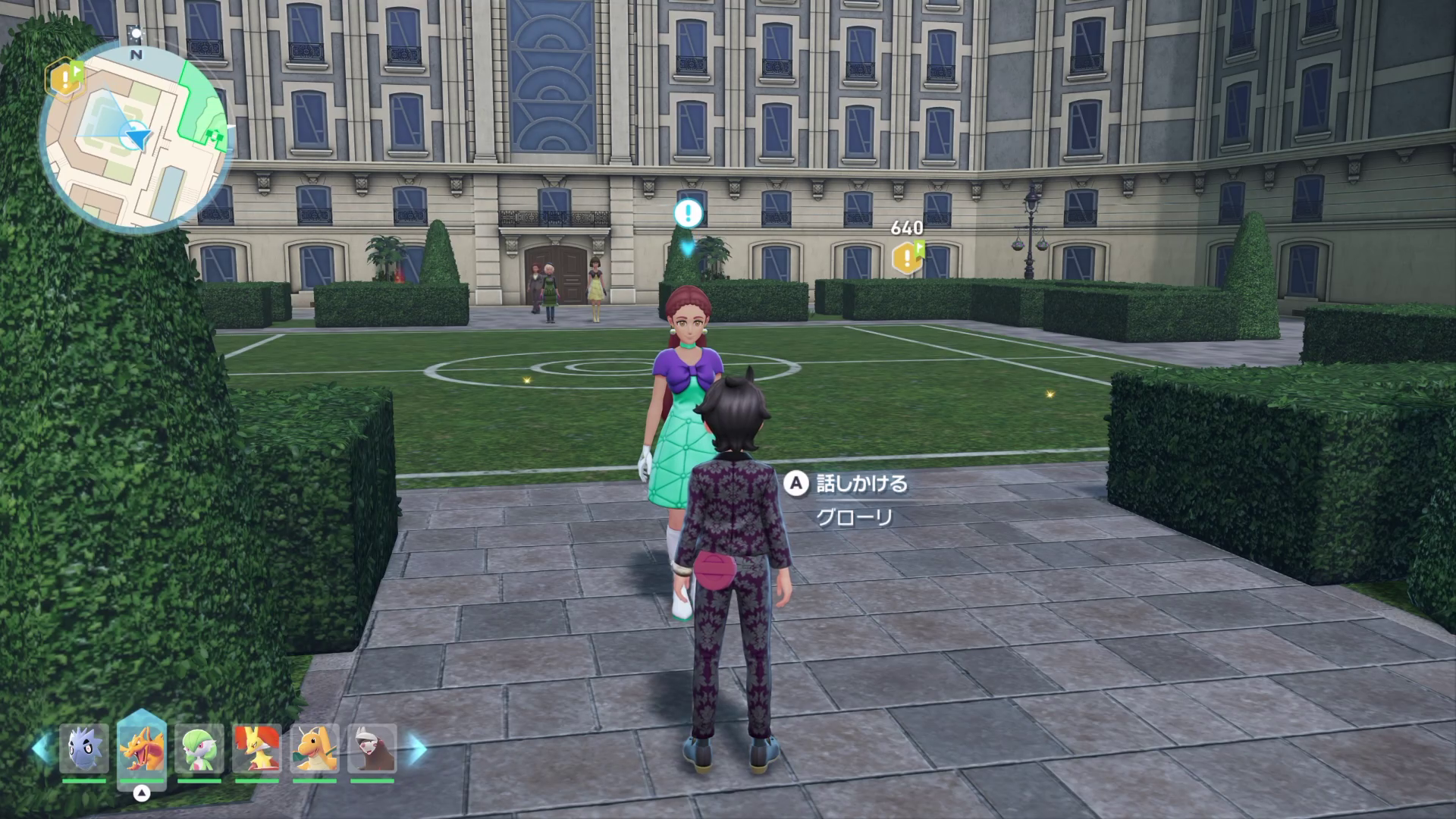Choose the highlighted Charizard party slot
Viewport: 1456px width, 819px height.
pyautogui.click(x=142, y=748)
